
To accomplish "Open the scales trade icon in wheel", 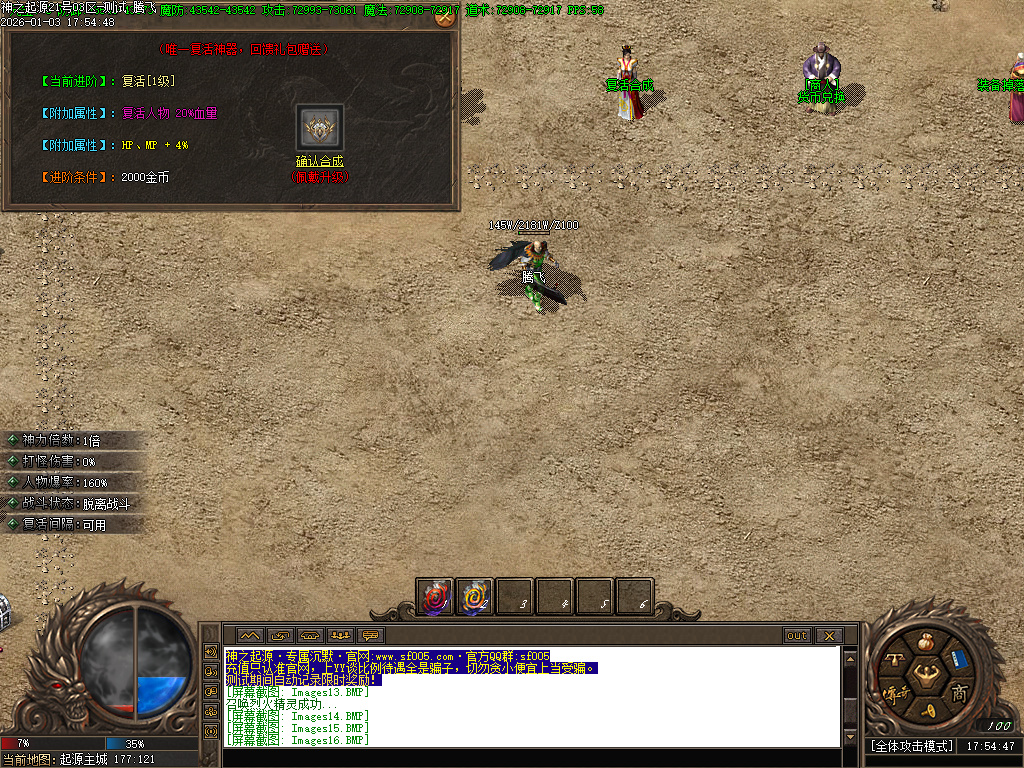I will tap(894, 662).
